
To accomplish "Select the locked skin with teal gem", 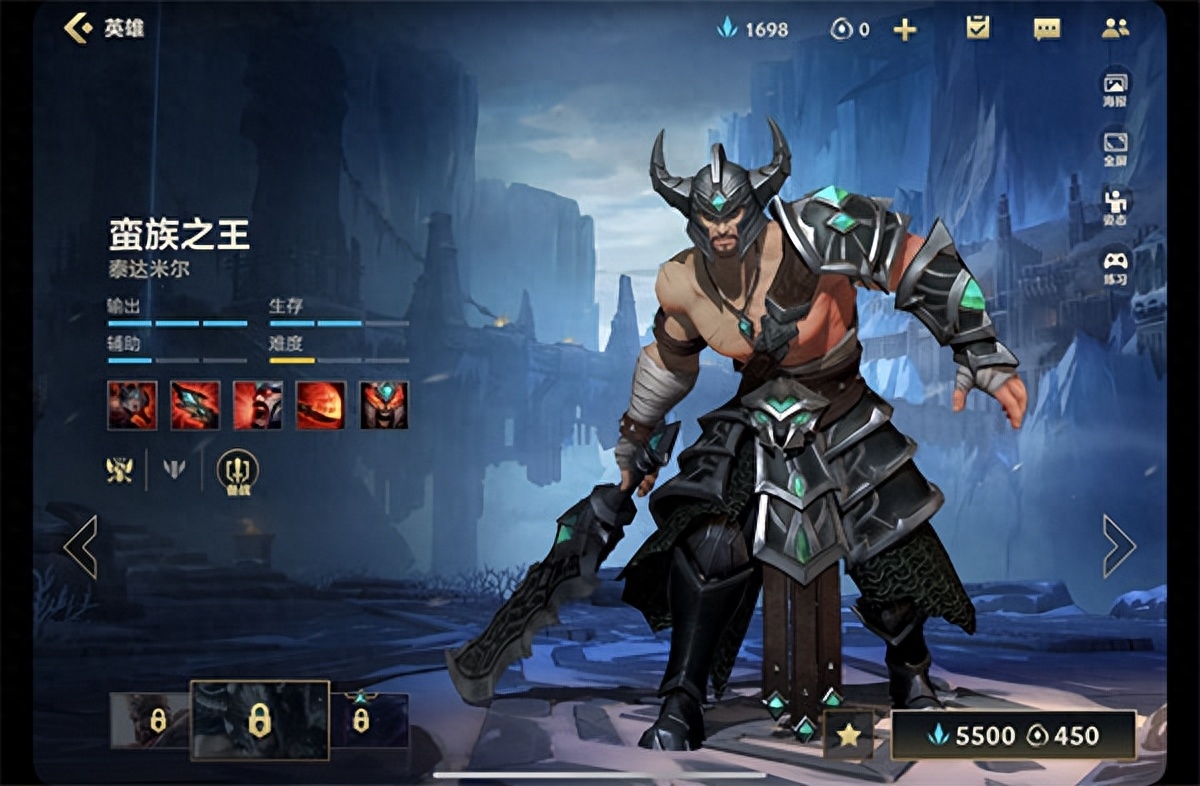I will pyautogui.click(x=368, y=720).
